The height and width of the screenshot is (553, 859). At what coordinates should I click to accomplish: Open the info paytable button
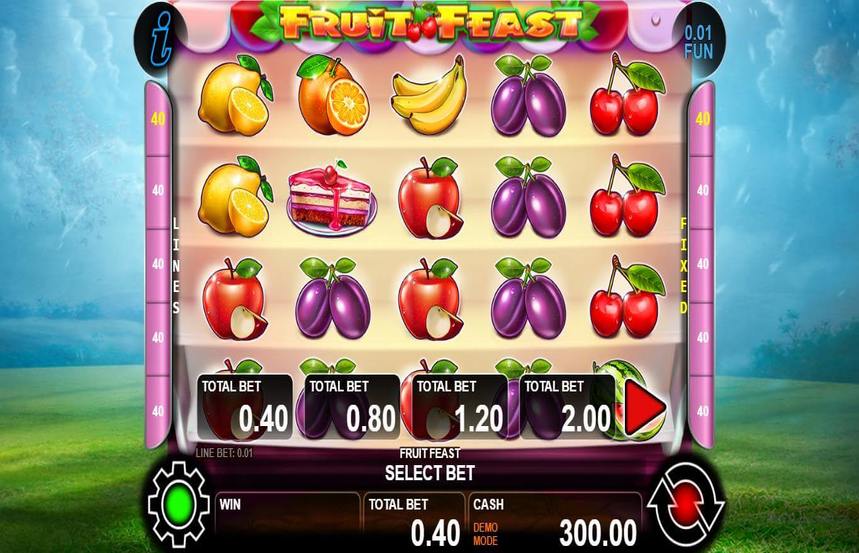tap(159, 38)
